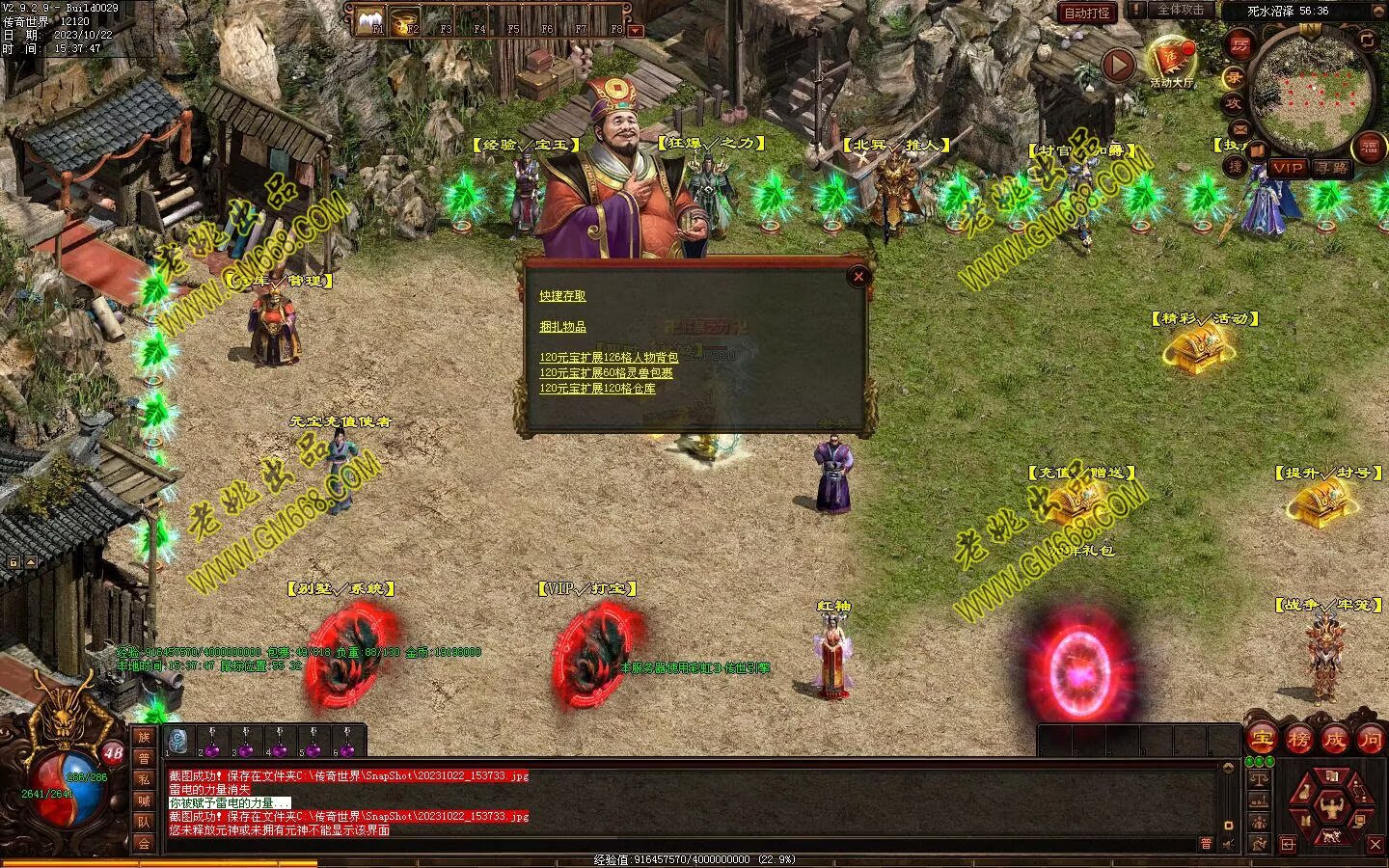The width and height of the screenshot is (1389, 868).
Task: Close the NPC dialogue window
Action: (858, 277)
